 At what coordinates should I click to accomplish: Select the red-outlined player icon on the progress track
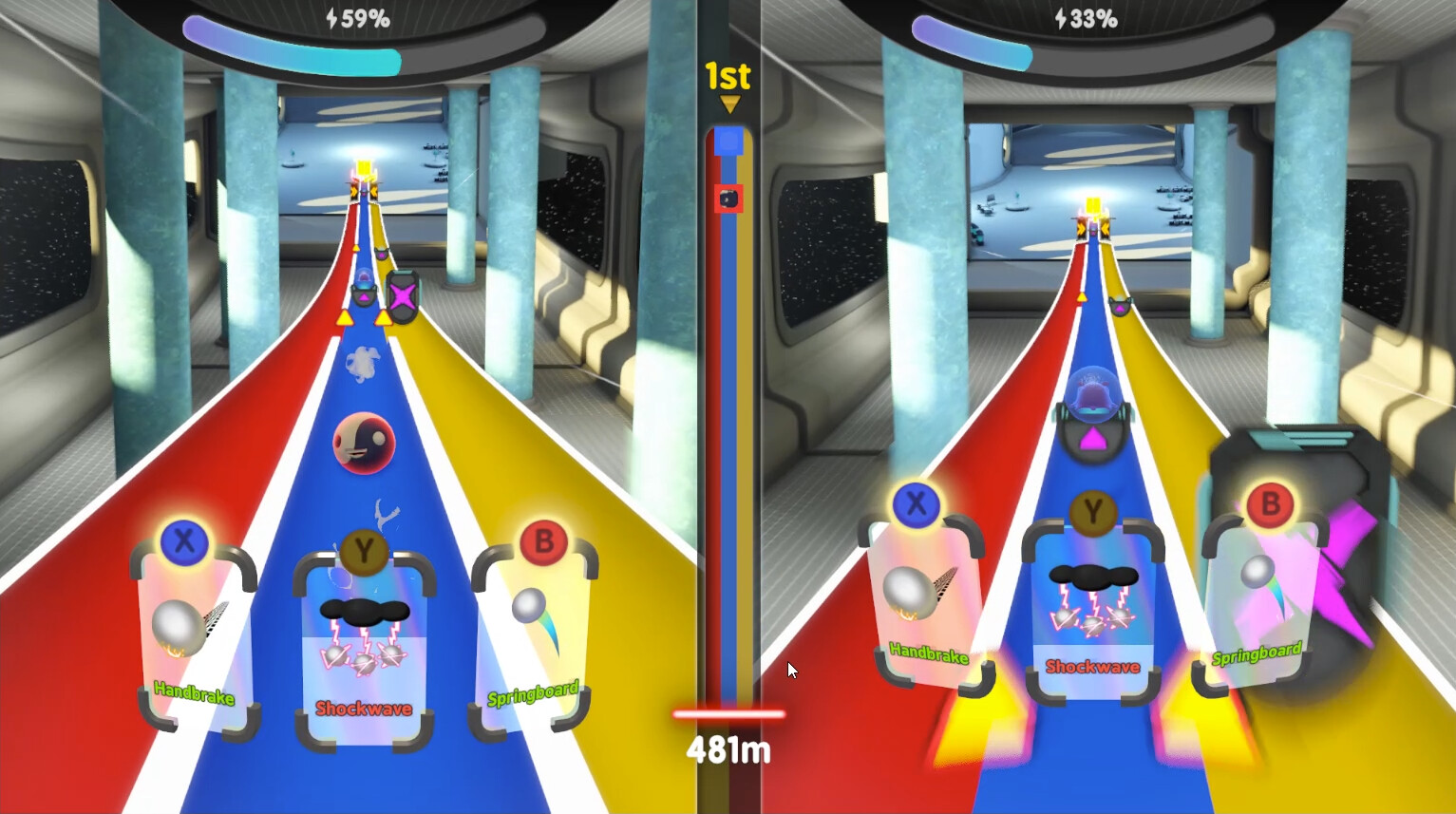(727, 199)
